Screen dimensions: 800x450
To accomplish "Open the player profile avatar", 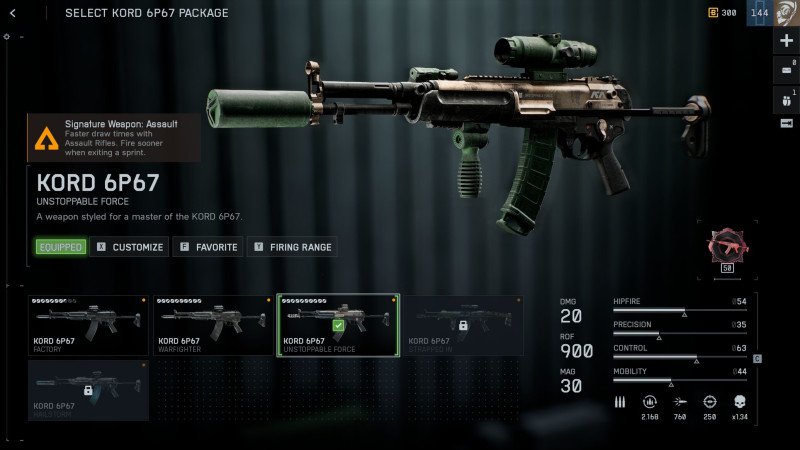I will 785,13.
